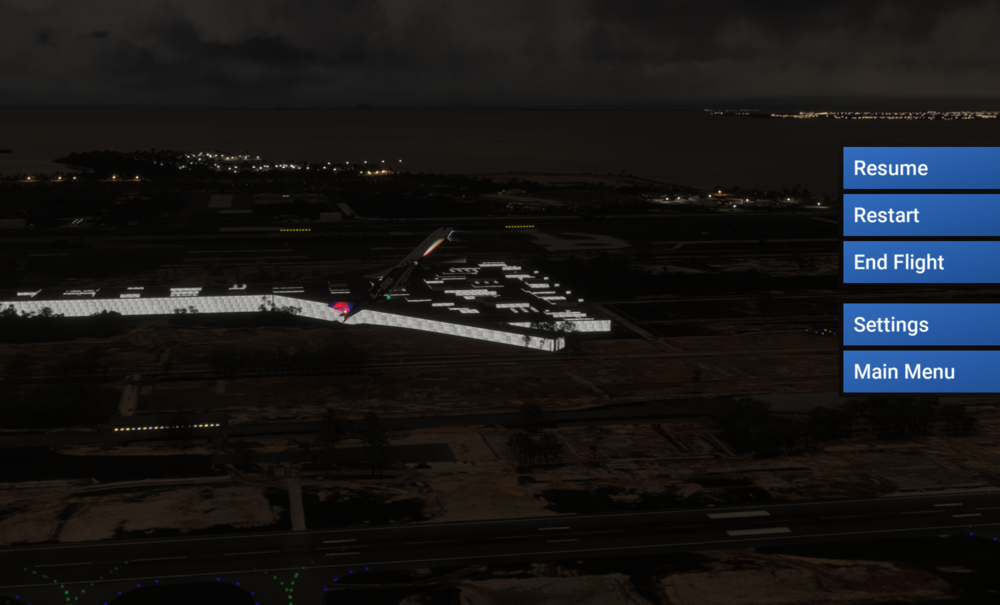Viewport: 1000px width, 605px height.
Task: Return to the Main Menu
Action: pos(920,372)
